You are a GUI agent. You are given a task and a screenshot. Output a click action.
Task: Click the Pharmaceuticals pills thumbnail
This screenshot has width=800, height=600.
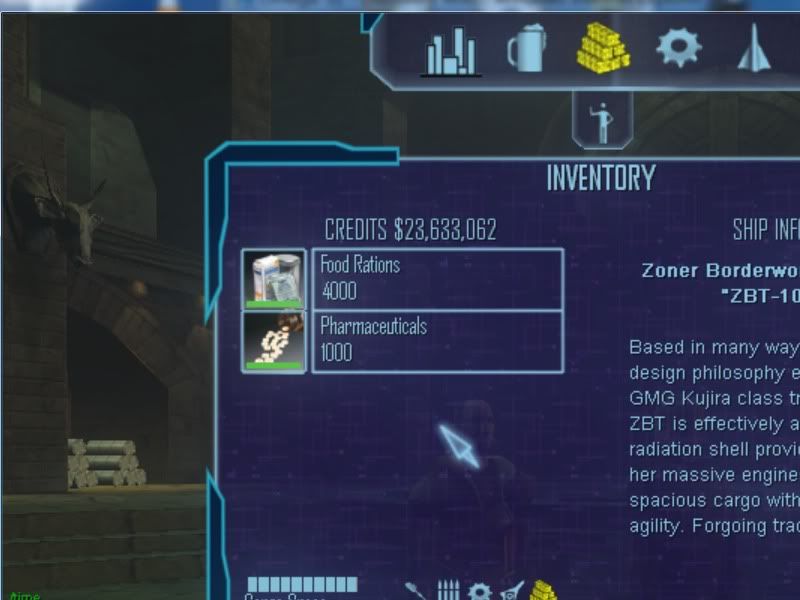pyautogui.click(x=274, y=341)
